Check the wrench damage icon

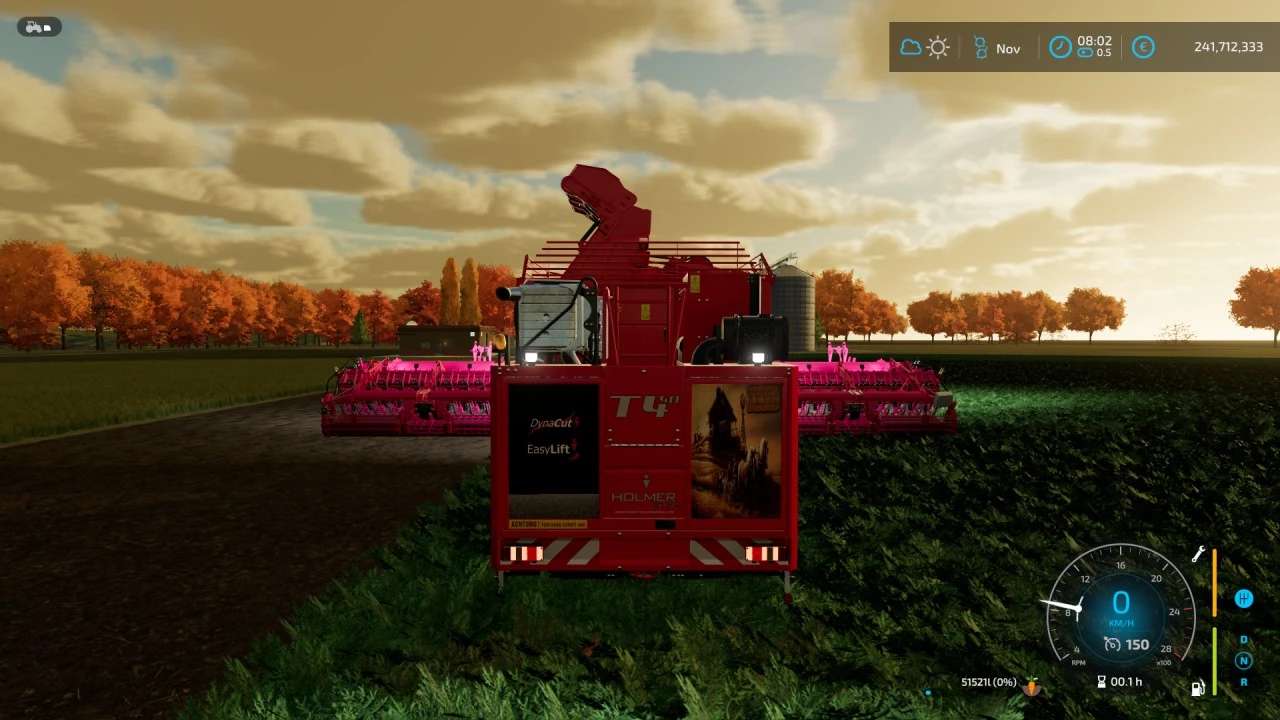pyautogui.click(x=1197, y=555)
